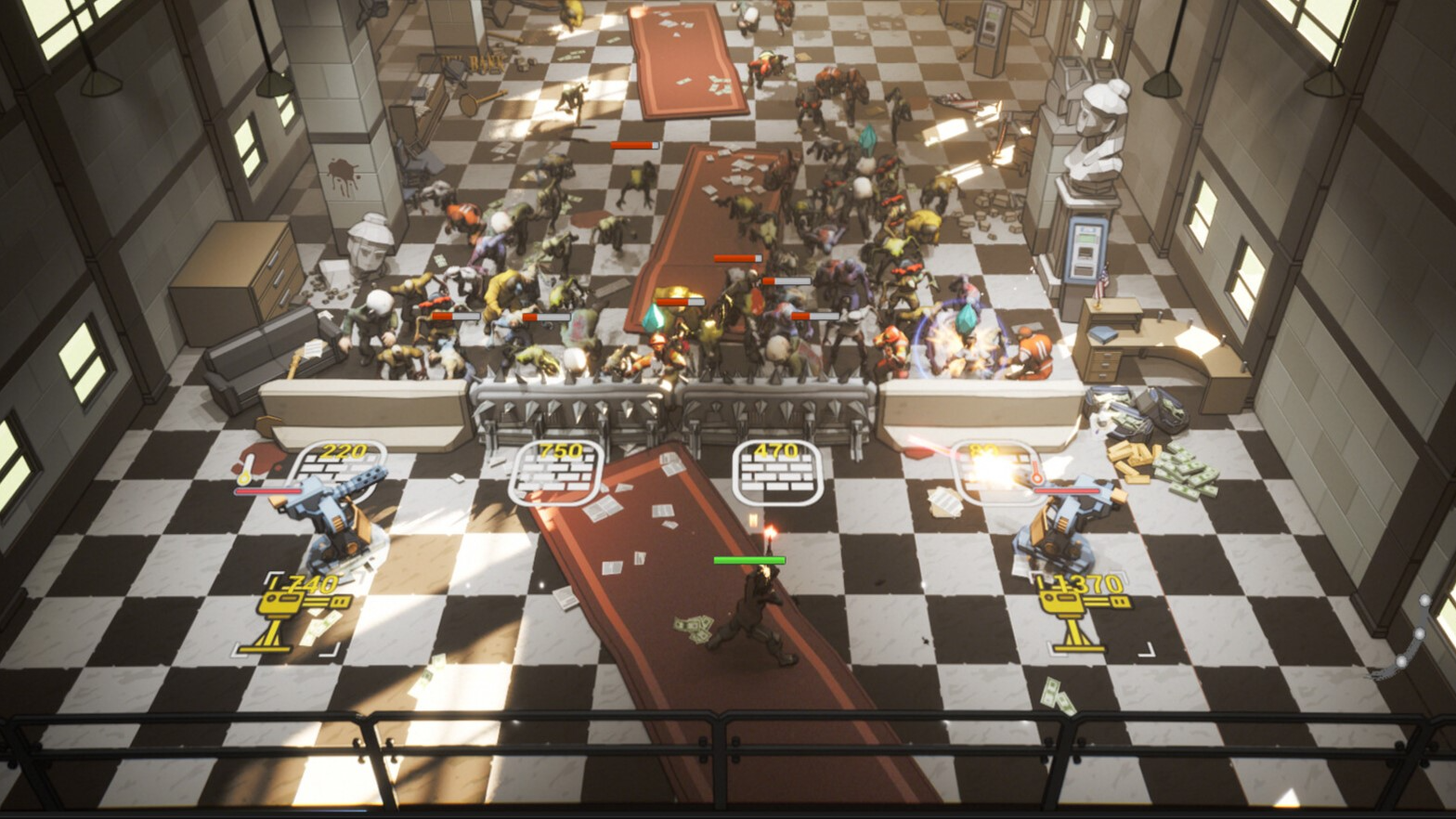Choose the 470 brick wall icon
This screenshot has width=1456, height=819.
(x=776, y=472)
